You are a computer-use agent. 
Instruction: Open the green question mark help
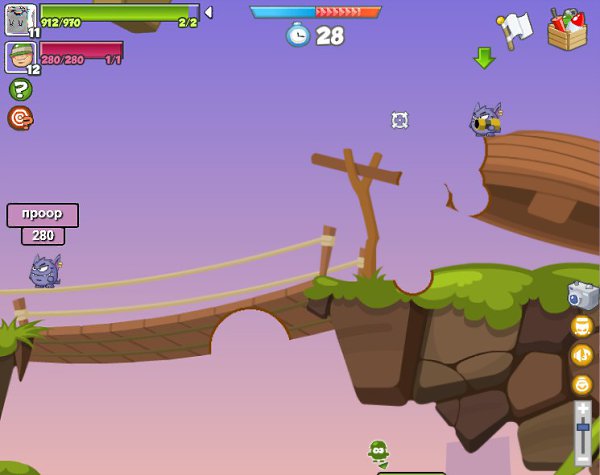20,90
